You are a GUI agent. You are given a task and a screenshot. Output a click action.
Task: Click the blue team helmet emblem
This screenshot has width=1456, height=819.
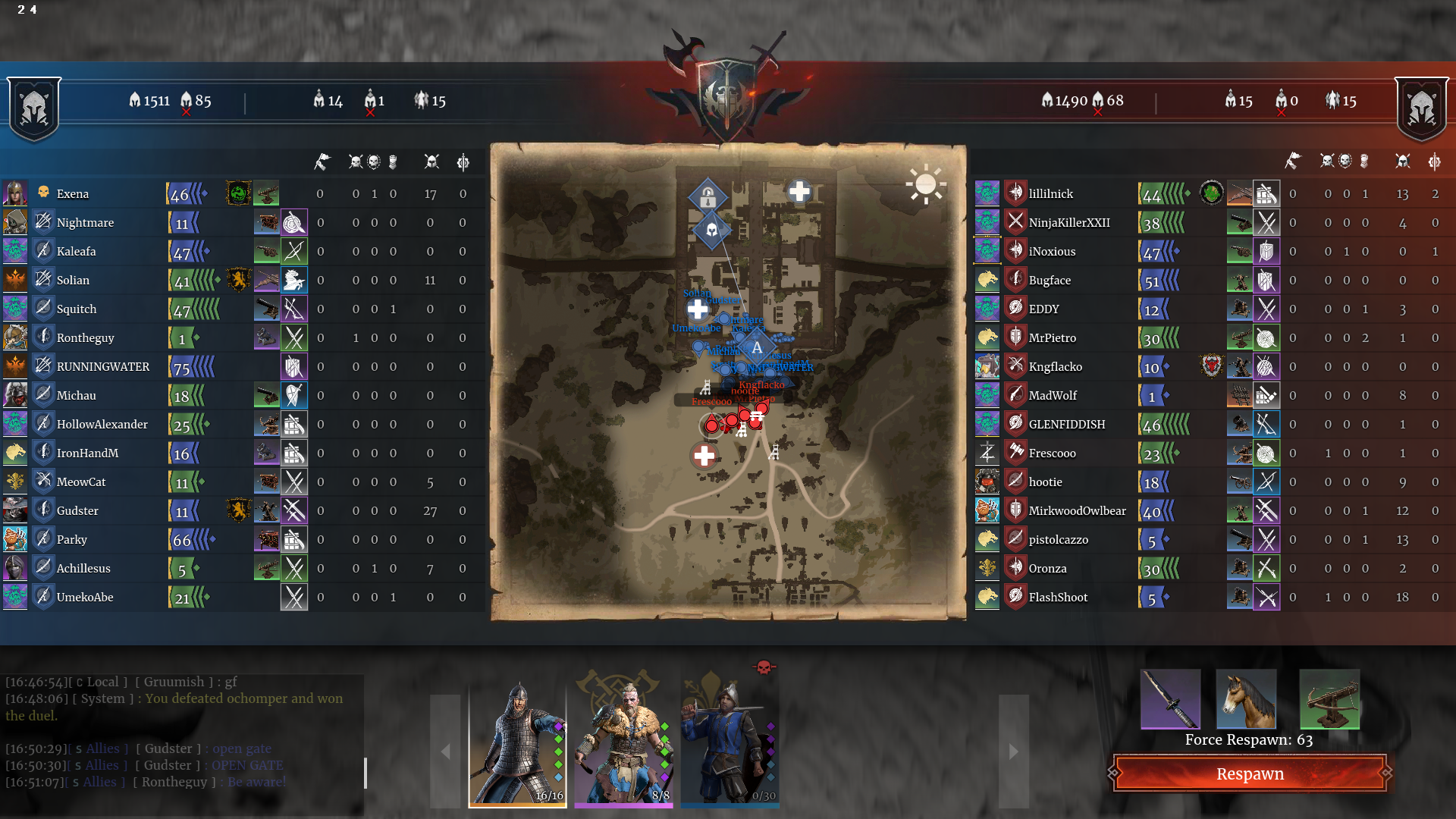[x=34, y=108]
